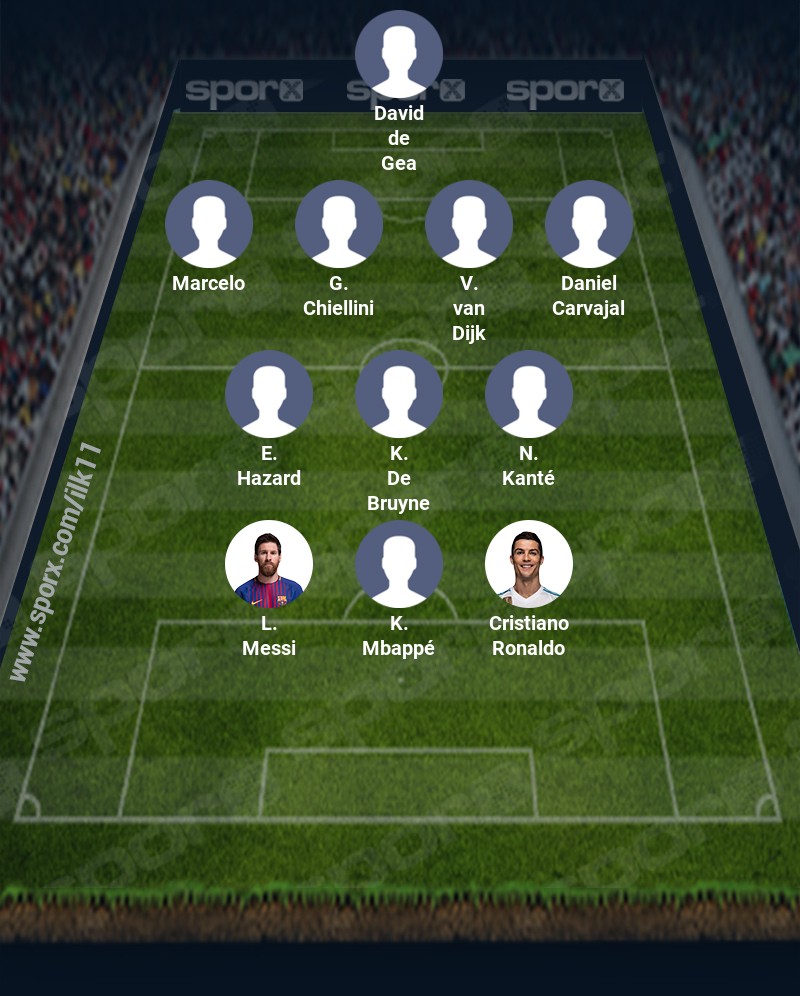Screen dimensions: 800x996
Task: Select goalkeeper David de Gea's avatar
Action: click(x=399, y=54)
